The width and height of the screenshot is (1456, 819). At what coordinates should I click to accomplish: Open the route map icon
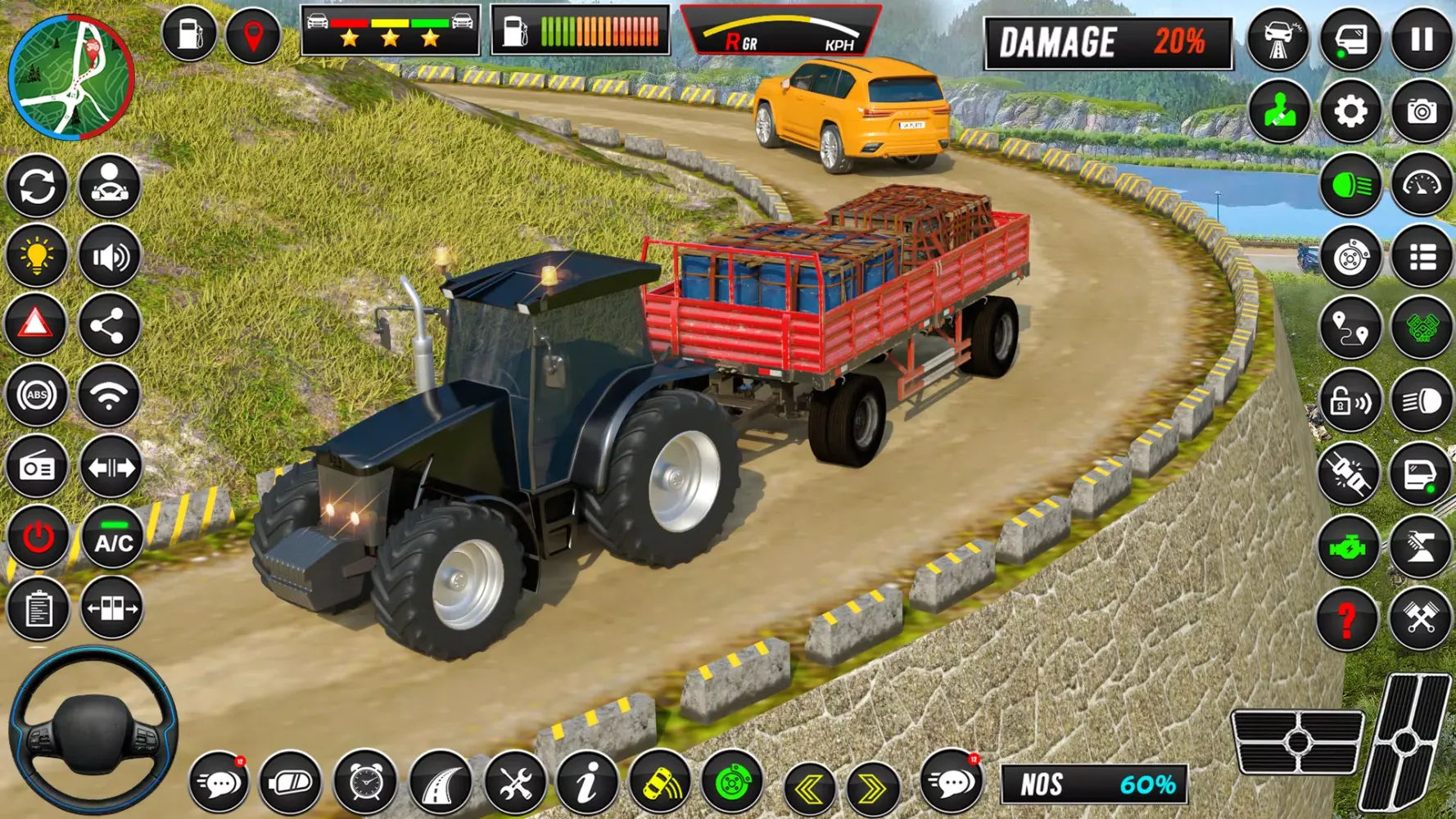click(1350, 328)
